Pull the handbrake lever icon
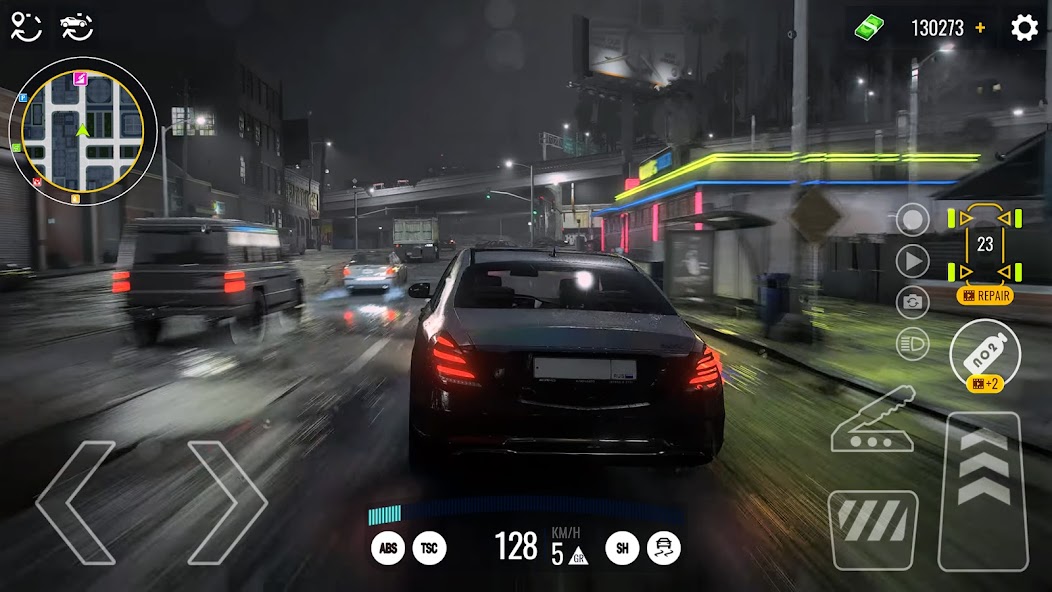The image size is (1052, 592). pos(872,420)
